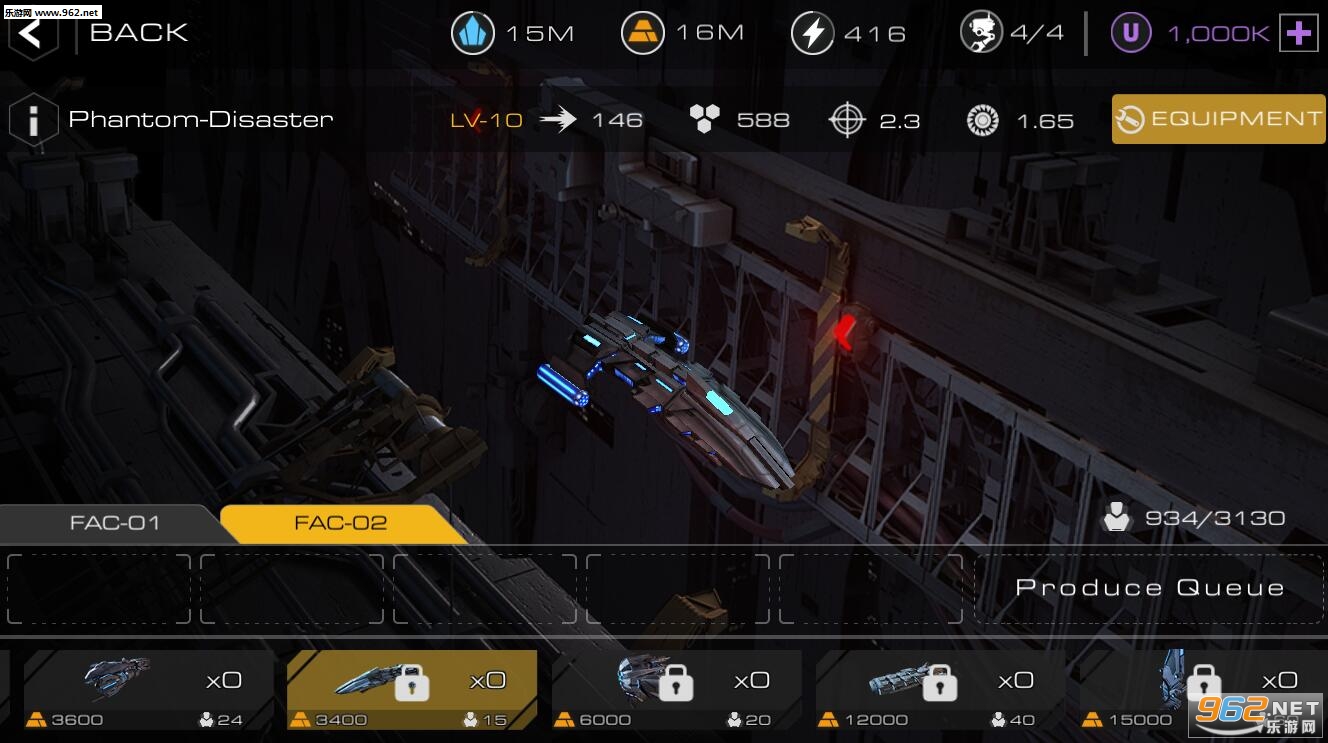Screen dimensions: 1328x743
Task: Choose the unlocked ship costing 3600
Action: pos(148,690)
